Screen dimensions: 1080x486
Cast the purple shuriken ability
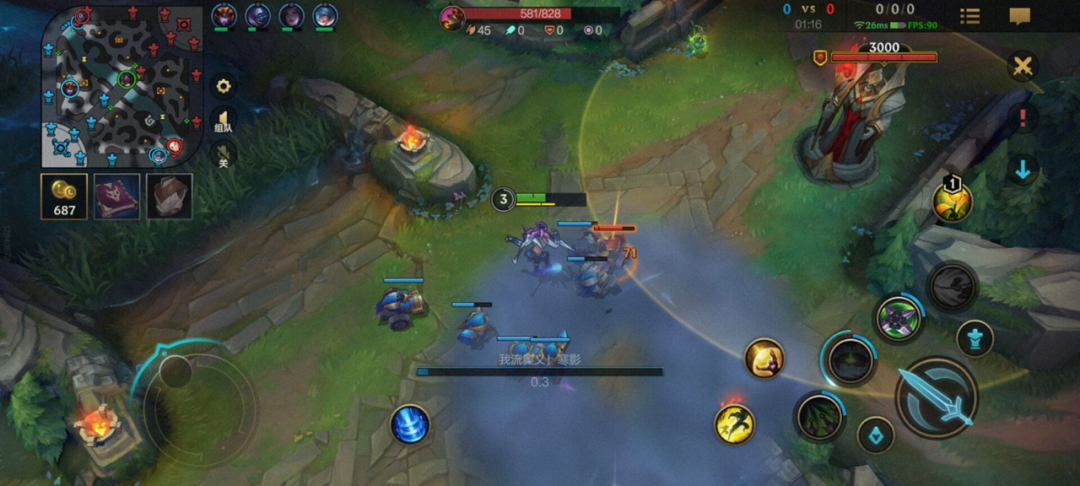(x=899, y=319)
